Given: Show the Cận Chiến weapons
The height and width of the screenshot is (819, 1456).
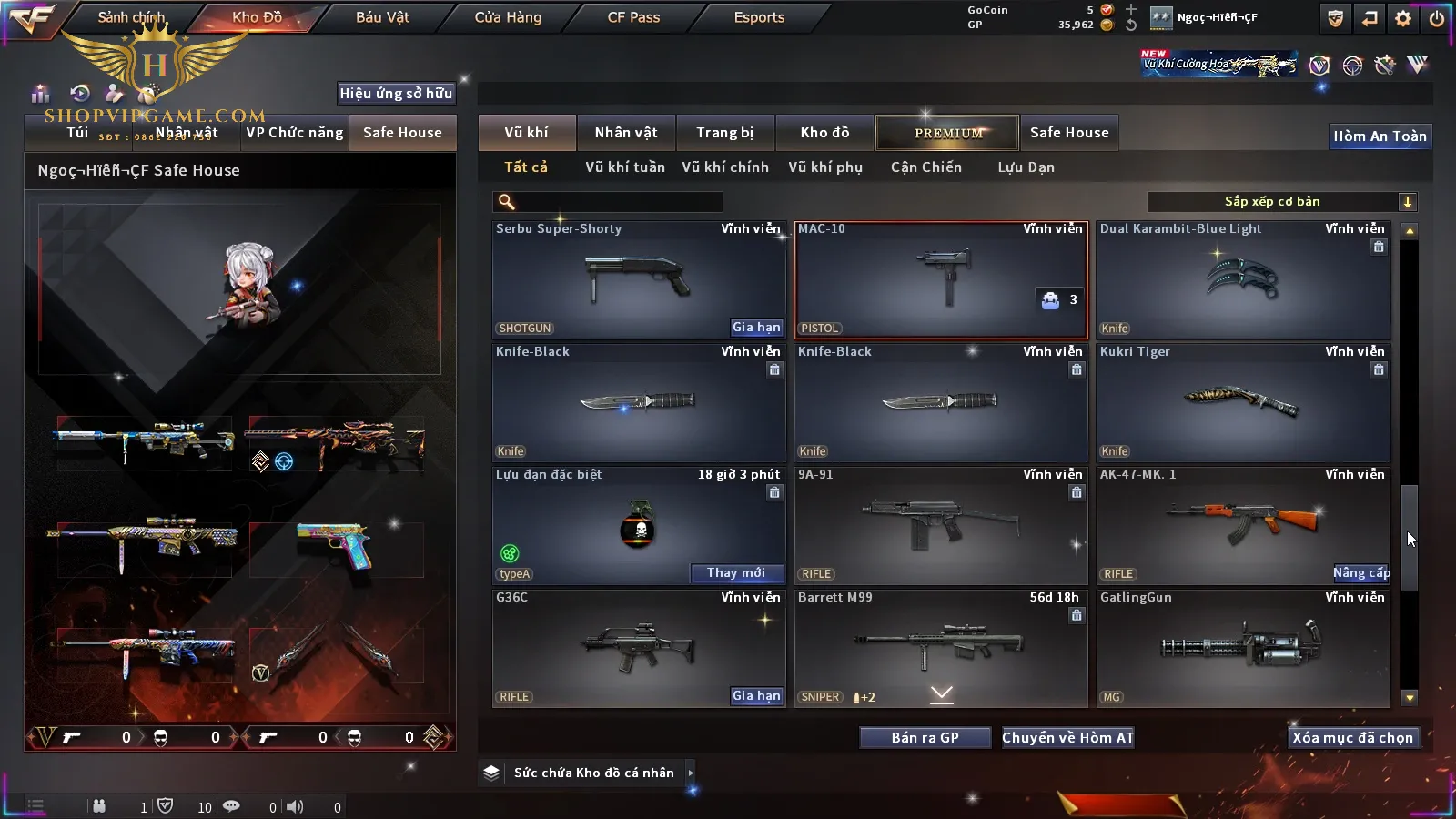Looking at the screenshot, I should pyautogui.click(x=925, y=167).
